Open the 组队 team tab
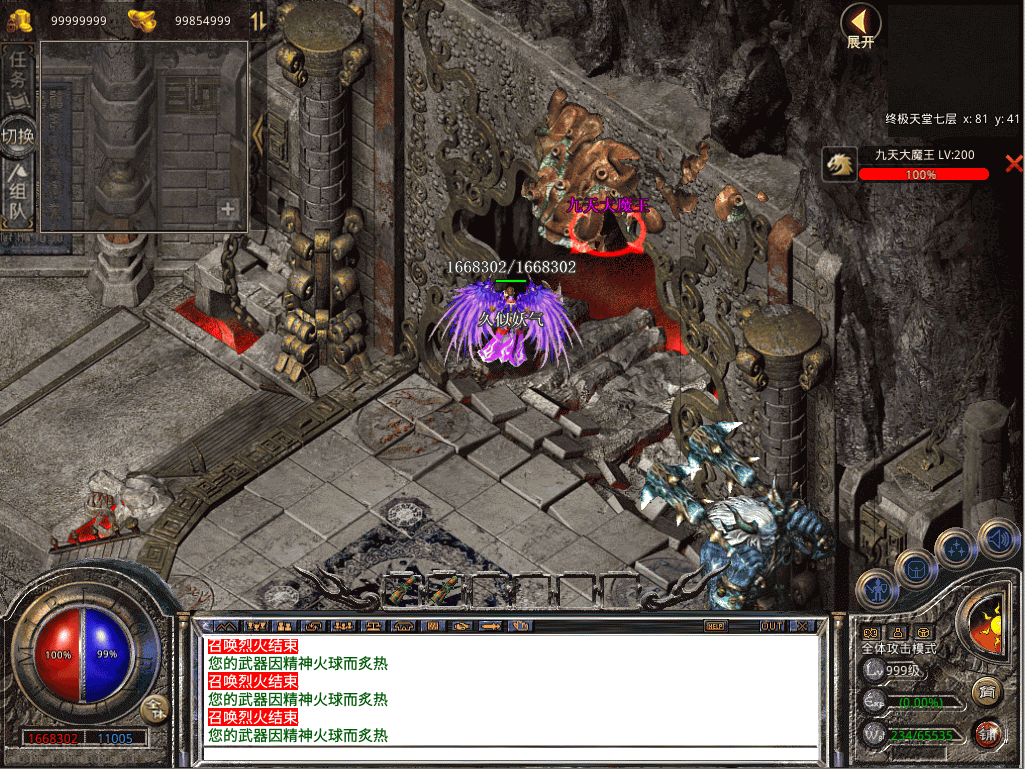1025x769 pixels. tap(18, 196)
